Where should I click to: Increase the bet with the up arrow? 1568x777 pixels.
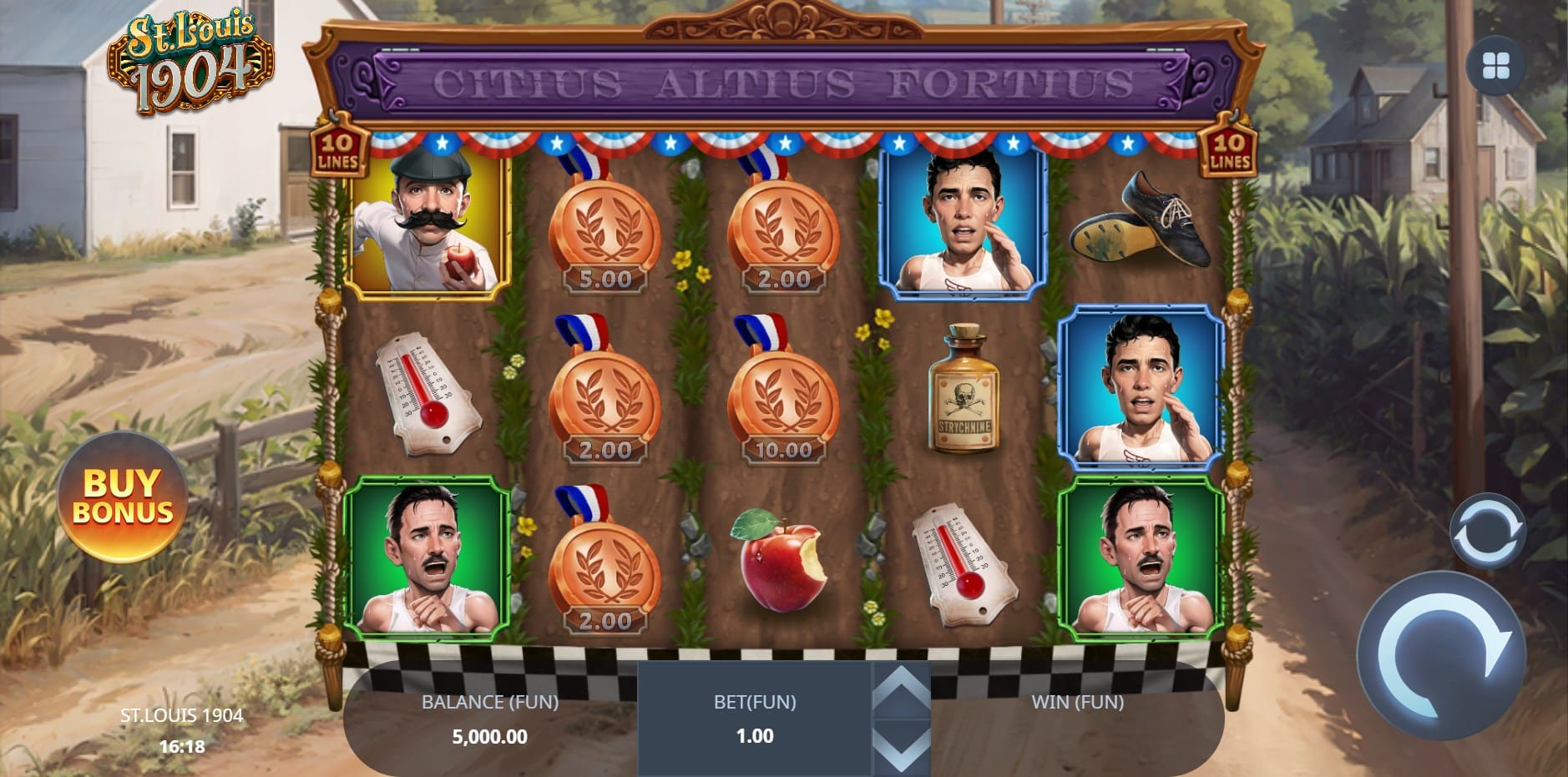point(901,691)
